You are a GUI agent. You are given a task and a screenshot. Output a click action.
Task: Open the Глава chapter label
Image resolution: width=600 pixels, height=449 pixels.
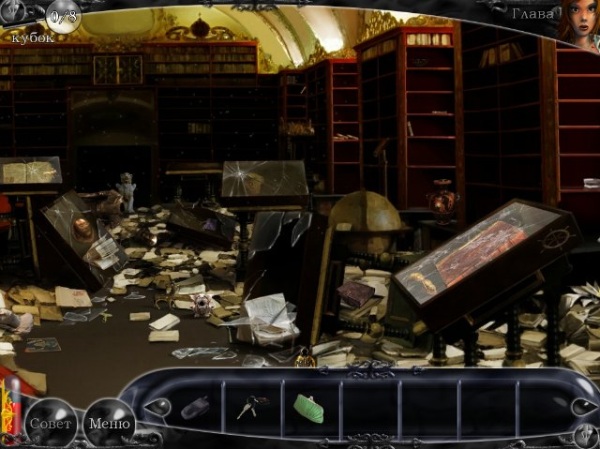tap(532, 14)
